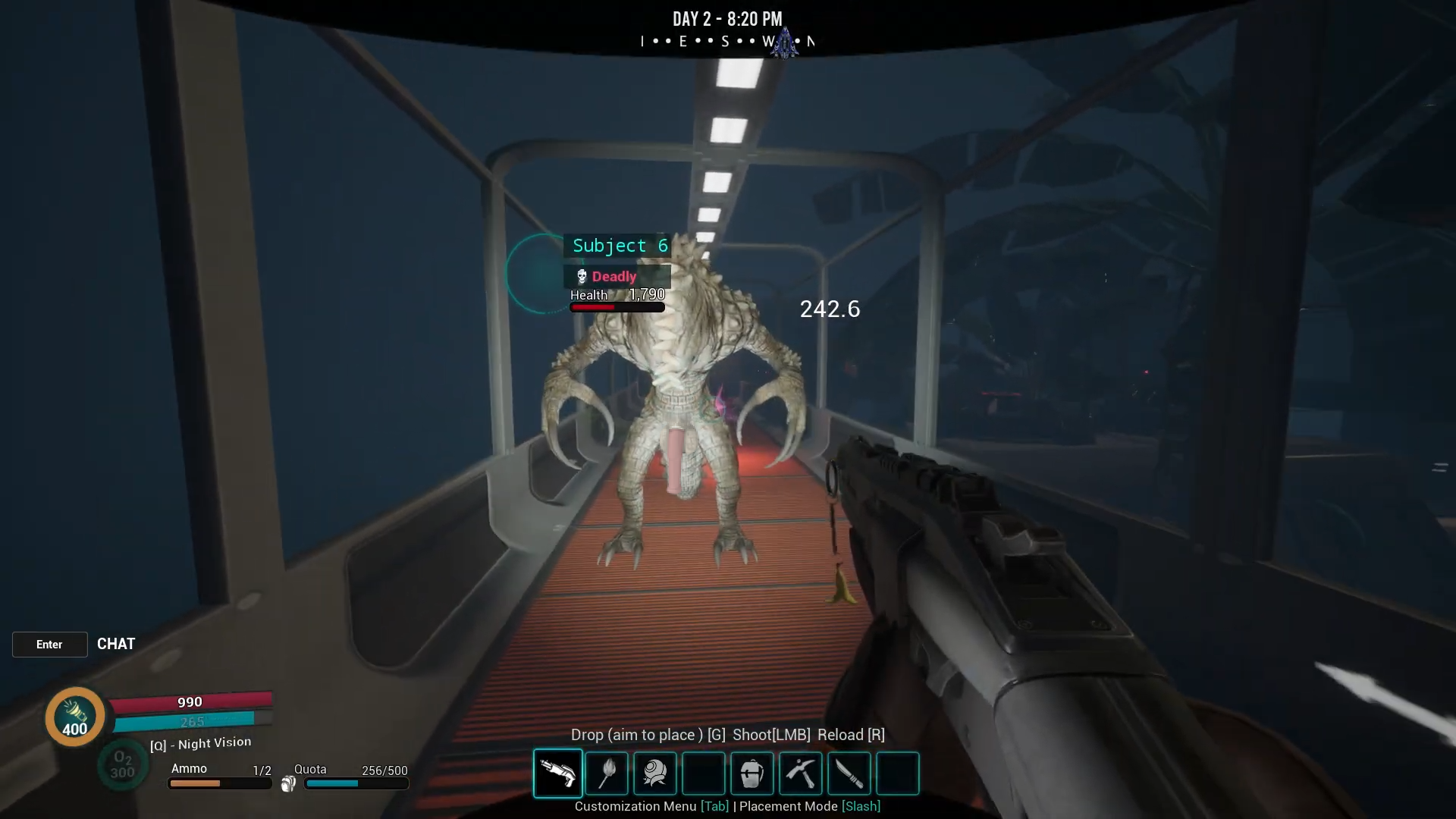Viewport: 1456px width, 819px height.
Task: Click the Subject 6 enemy nameplate
Action: coord(619,246)
